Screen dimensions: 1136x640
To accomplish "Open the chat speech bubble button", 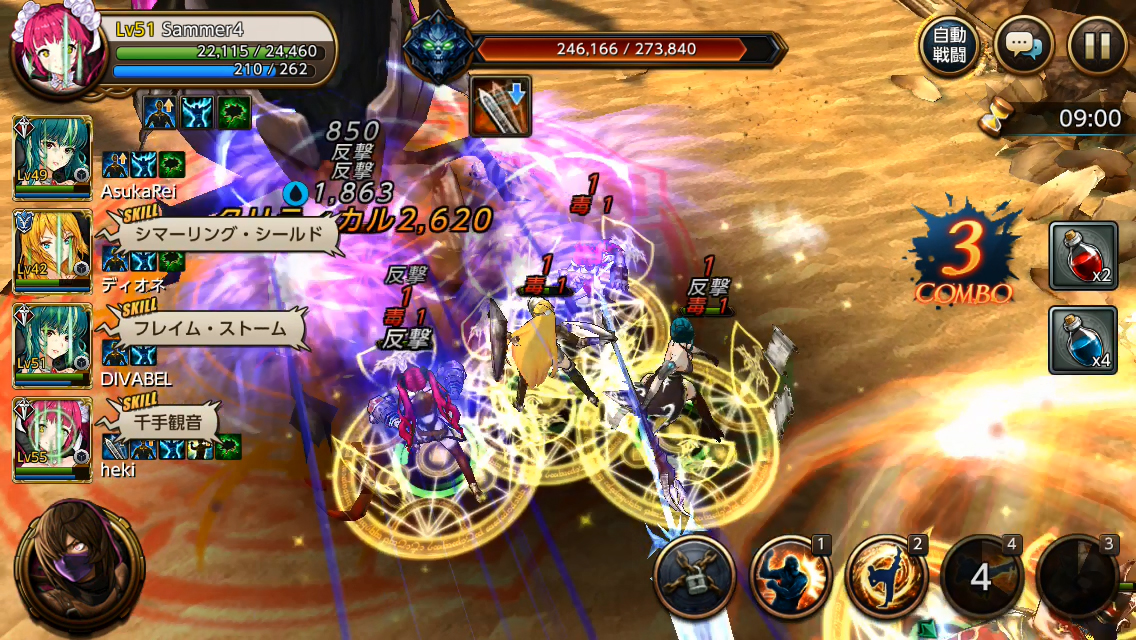I will point(1023,46).
